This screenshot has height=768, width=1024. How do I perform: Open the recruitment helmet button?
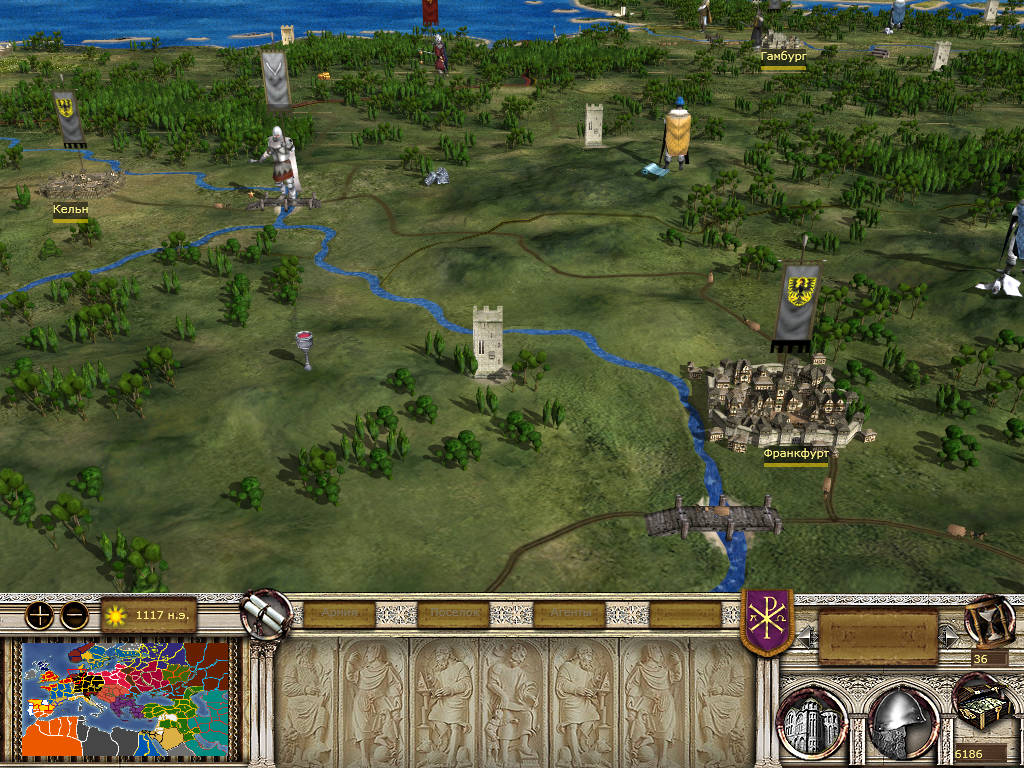(x=900, y=720)
